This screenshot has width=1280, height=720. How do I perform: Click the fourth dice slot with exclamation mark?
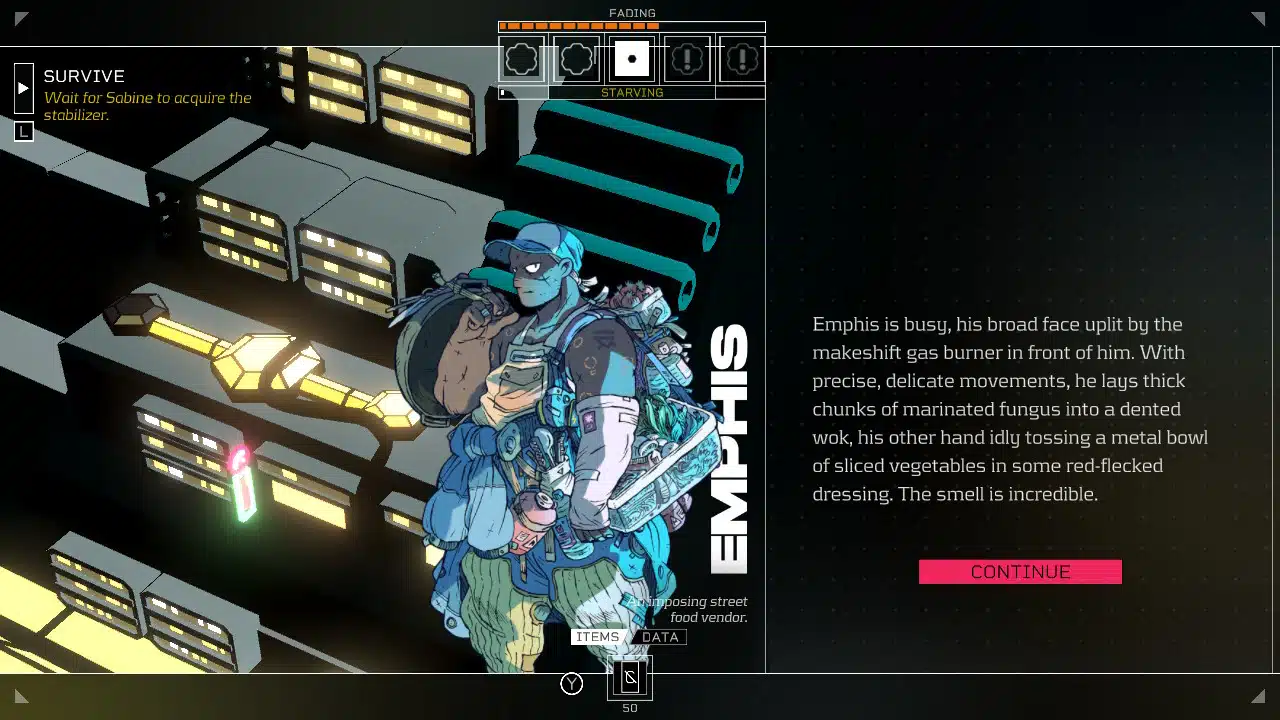pyautogui.click(x=686, y=58)
